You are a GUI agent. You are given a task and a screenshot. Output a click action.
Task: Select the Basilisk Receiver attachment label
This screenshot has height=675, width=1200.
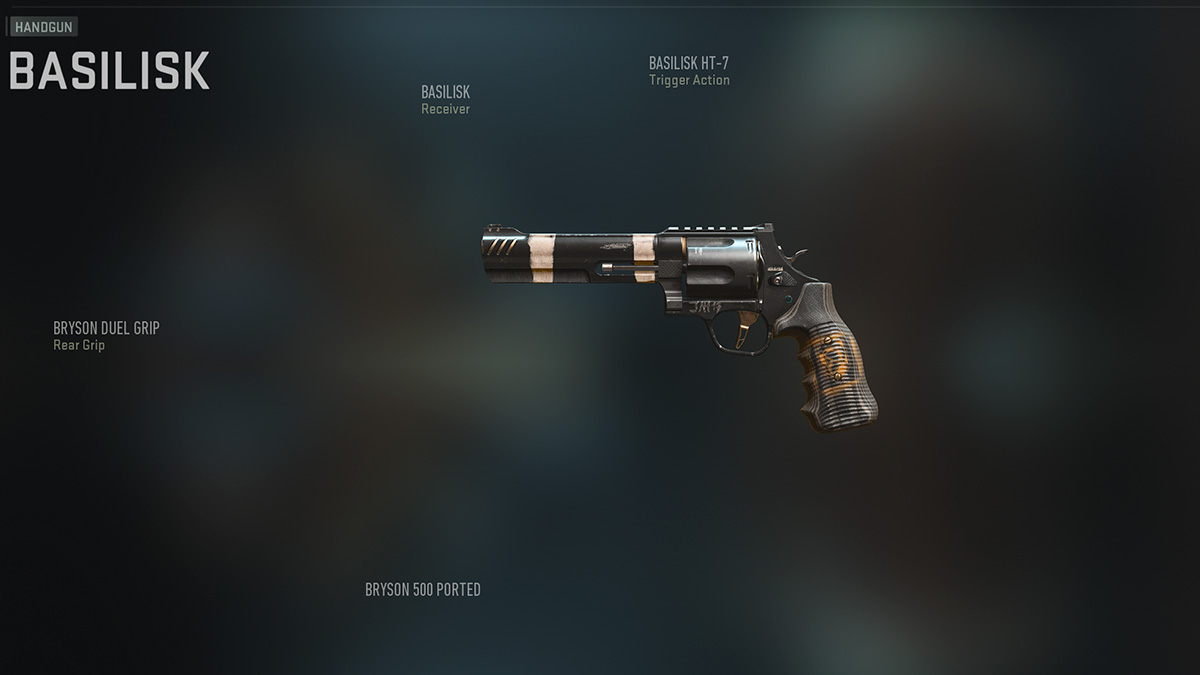[x=445, y=99]
